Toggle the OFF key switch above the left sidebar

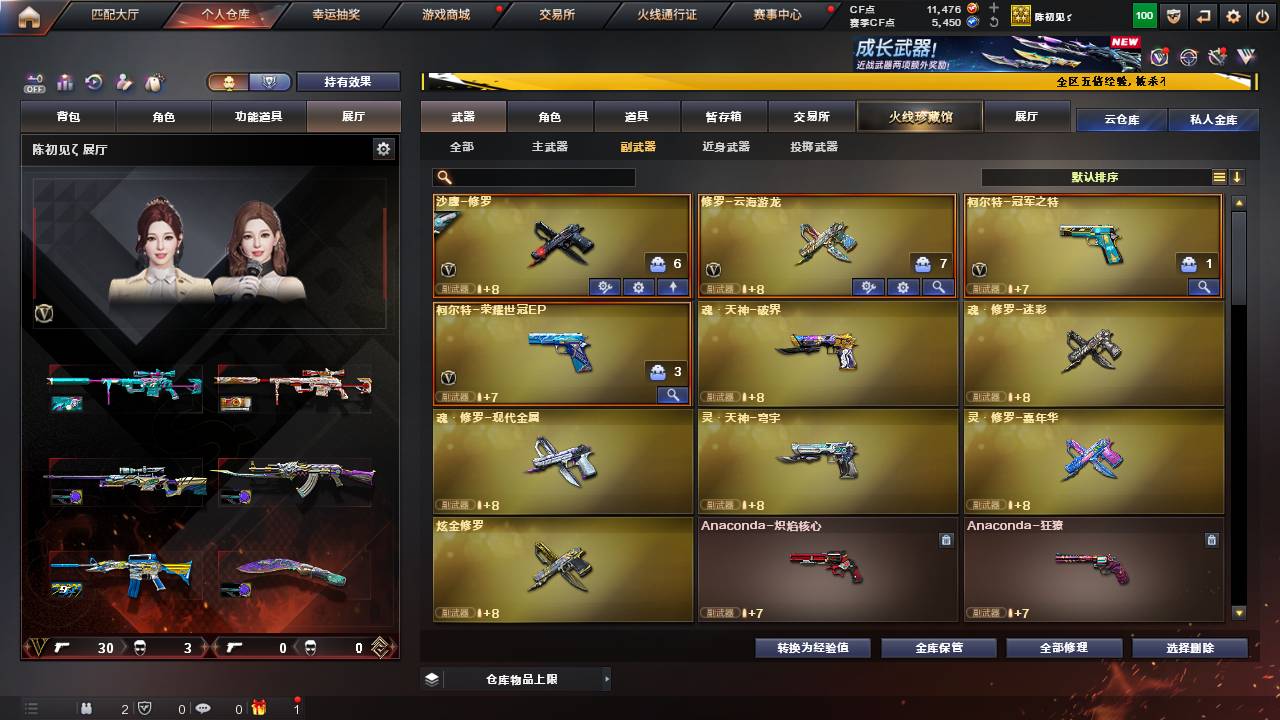(x=33, y=82)
